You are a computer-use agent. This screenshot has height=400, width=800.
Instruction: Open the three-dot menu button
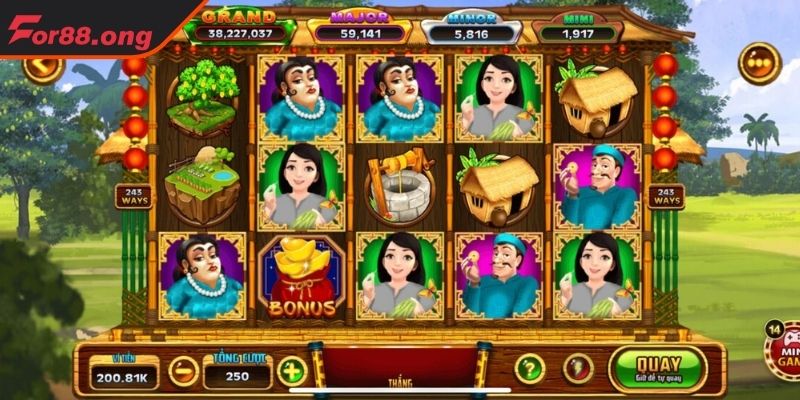759,62
